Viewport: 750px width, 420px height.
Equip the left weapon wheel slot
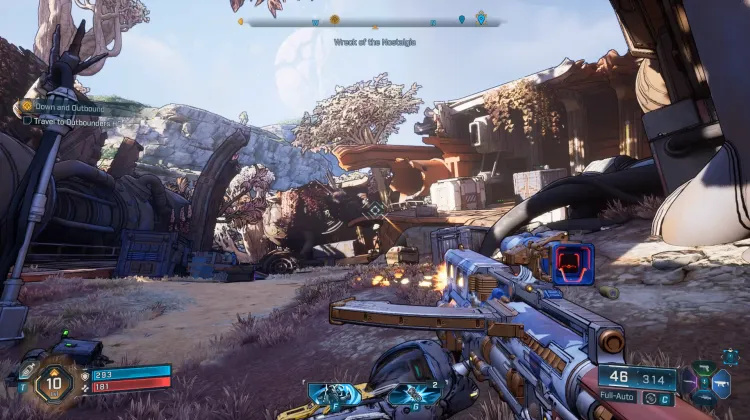pyautogui.click(x=687, y=383)
